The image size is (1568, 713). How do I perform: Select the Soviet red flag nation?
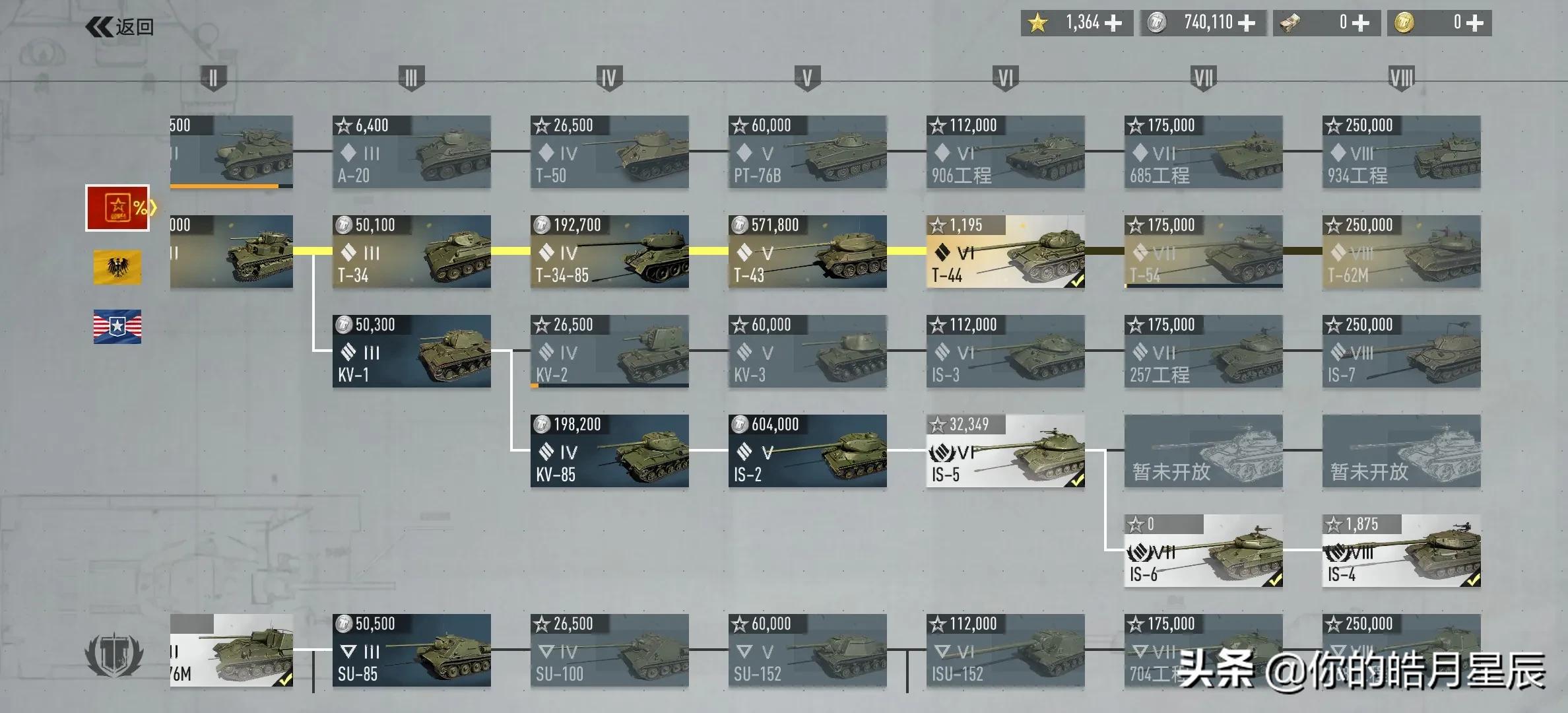117,208
